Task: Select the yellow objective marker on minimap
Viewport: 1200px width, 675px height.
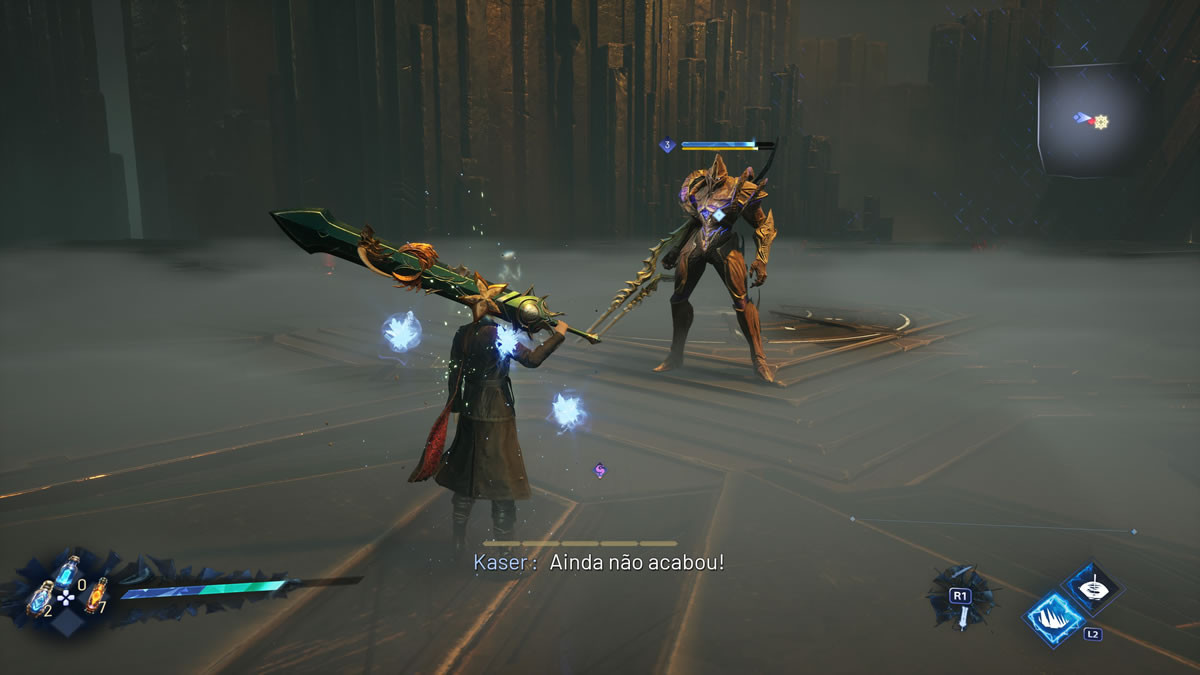Action: (1101, 122)
